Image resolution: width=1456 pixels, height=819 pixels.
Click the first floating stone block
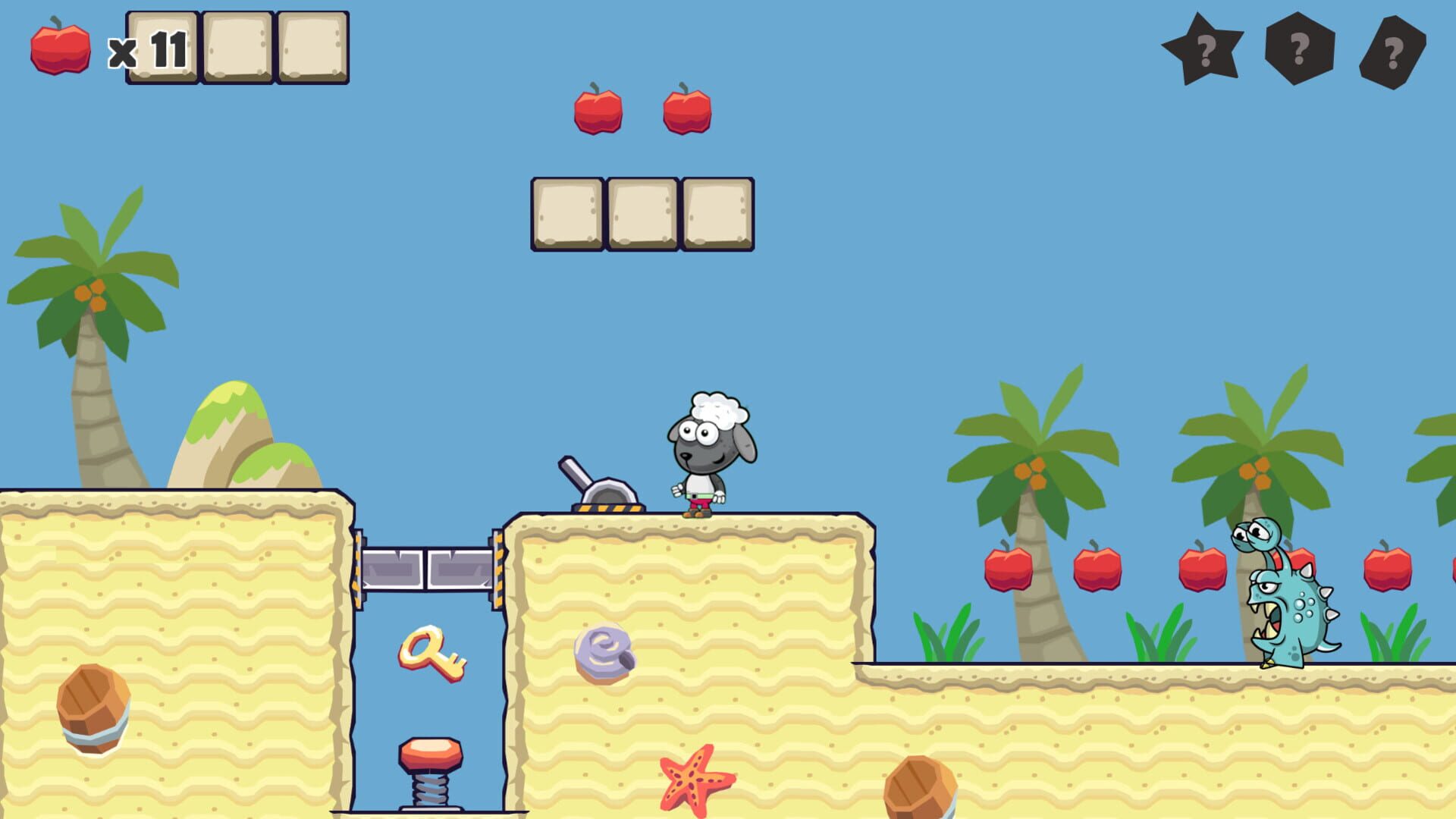tap(569, 214)
